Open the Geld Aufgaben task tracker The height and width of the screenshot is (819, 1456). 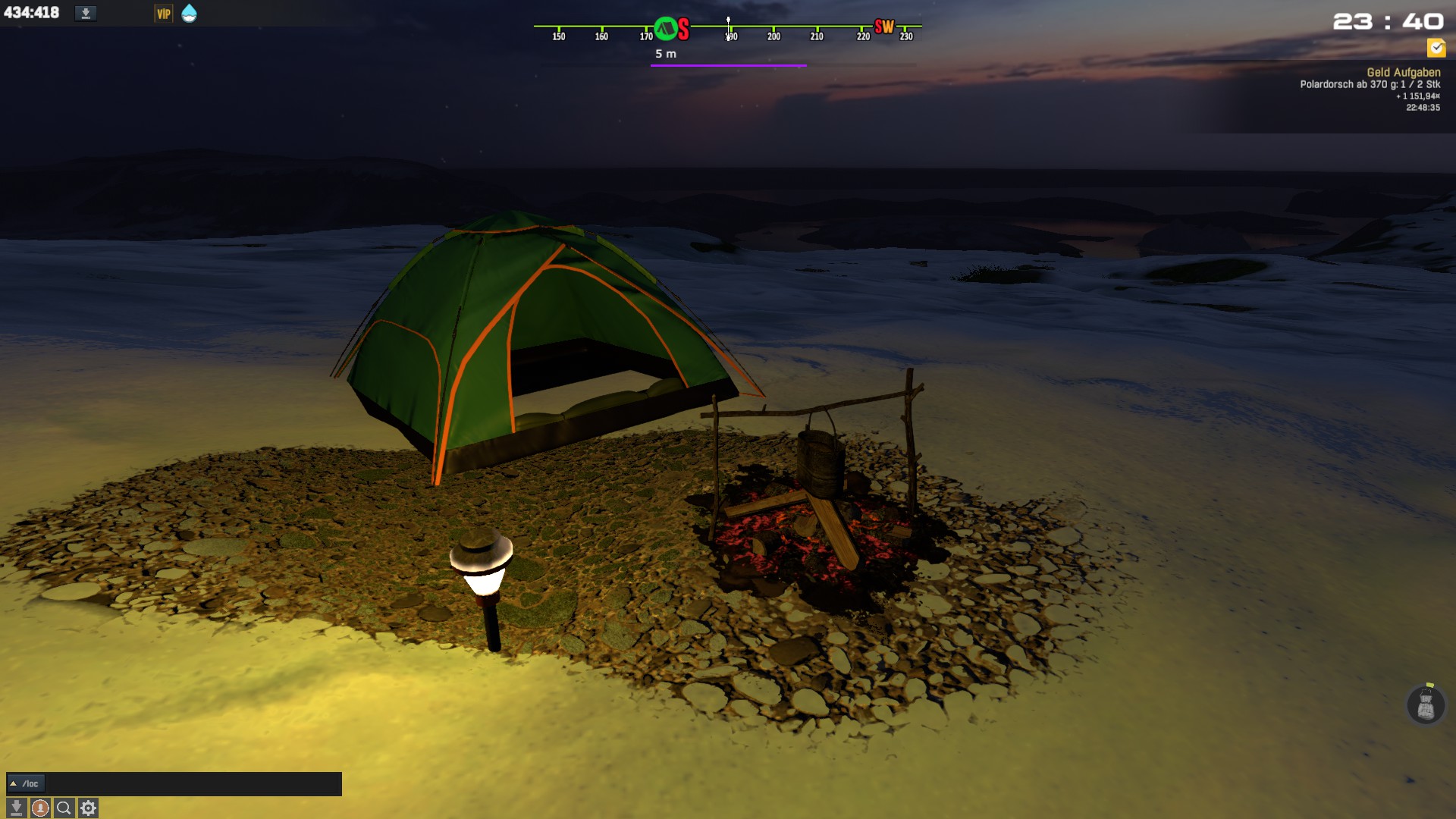[x=1403, y=72]
